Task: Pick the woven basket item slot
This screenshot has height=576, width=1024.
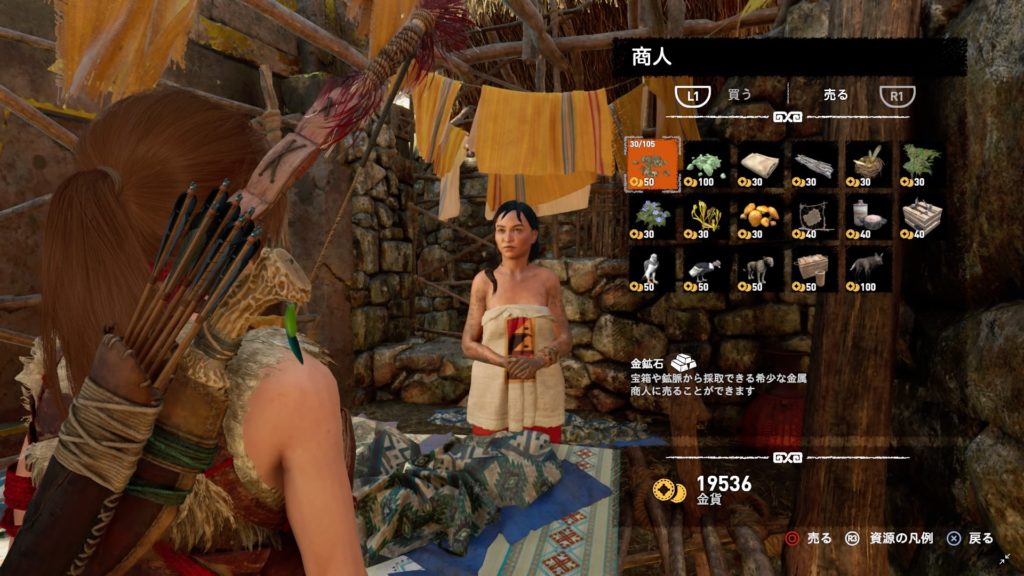Action: pyautogui.click(x=867, y=165)
